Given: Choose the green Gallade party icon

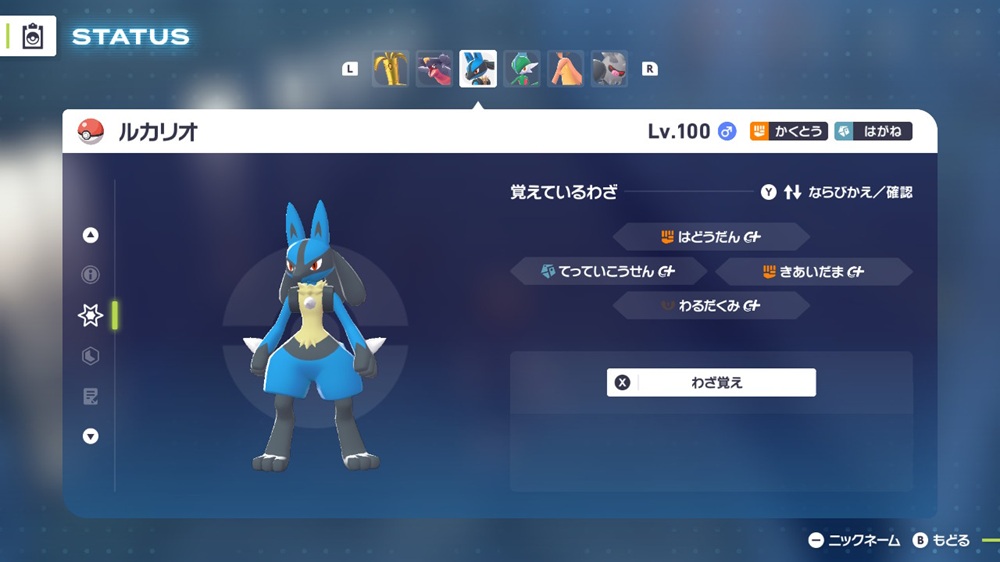Looking at the screenshot, I should coord(522,69).
